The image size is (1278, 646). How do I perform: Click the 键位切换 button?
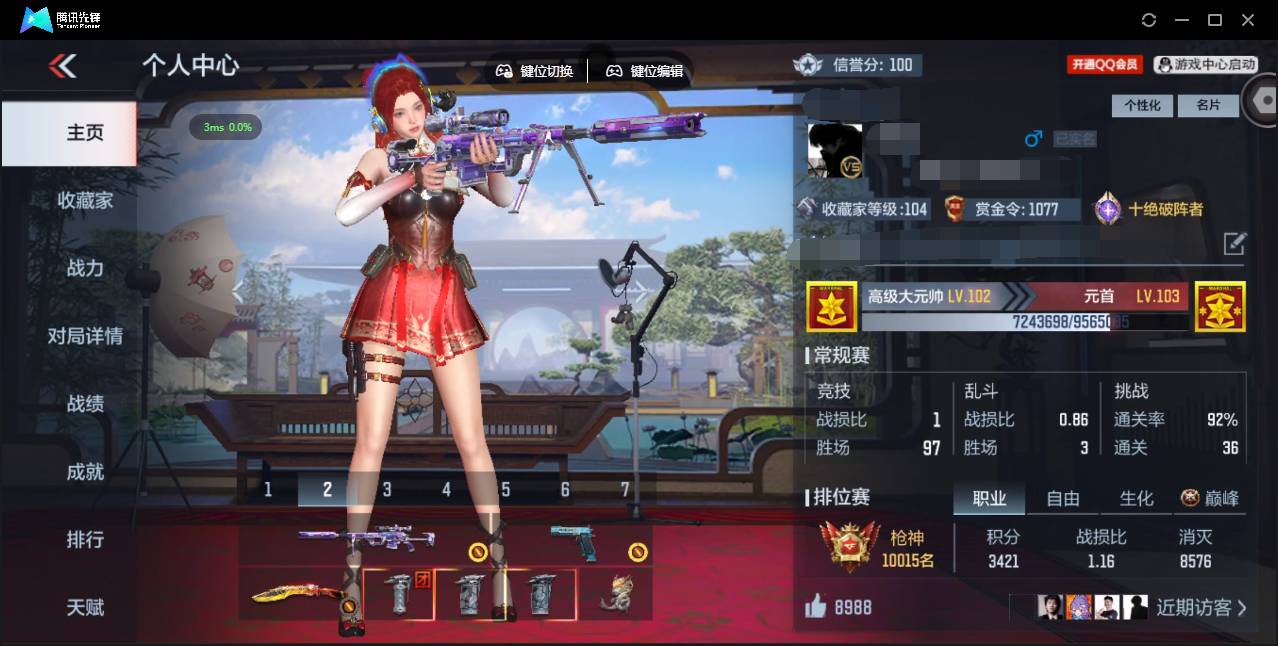(535, 71)
